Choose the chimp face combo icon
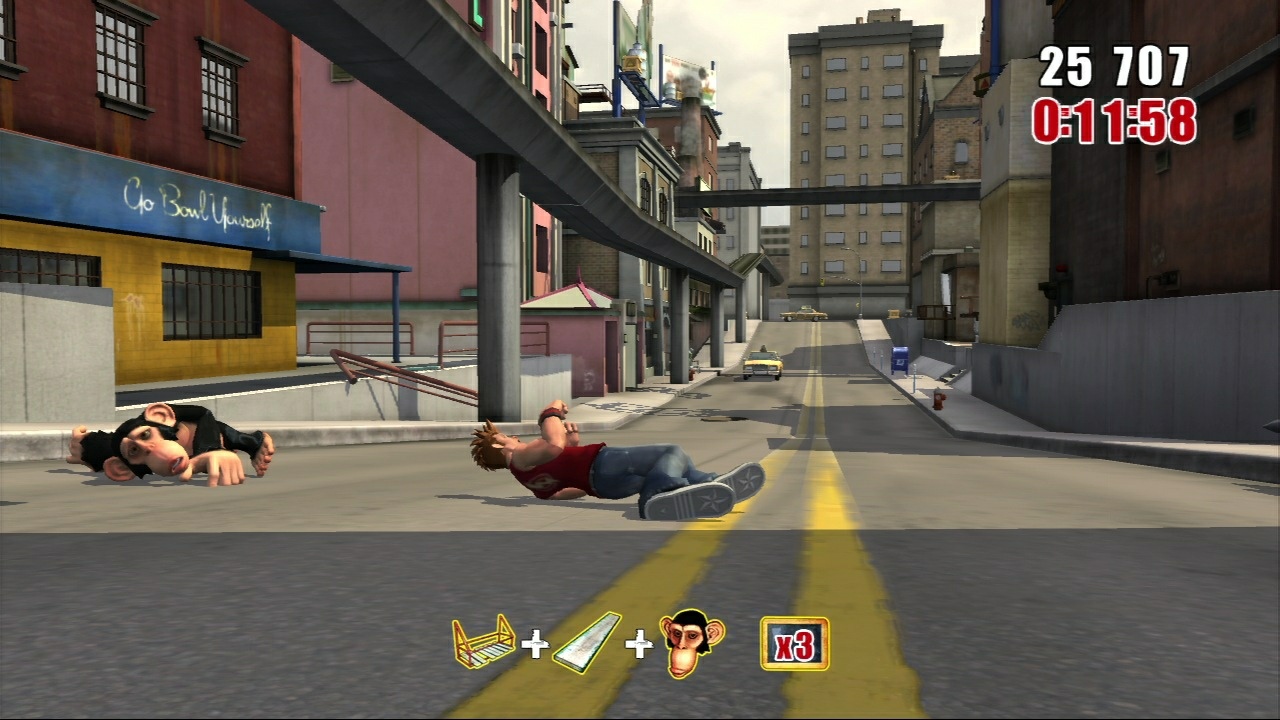Viewport: 1280px width, 720px height. pos(691,645)
